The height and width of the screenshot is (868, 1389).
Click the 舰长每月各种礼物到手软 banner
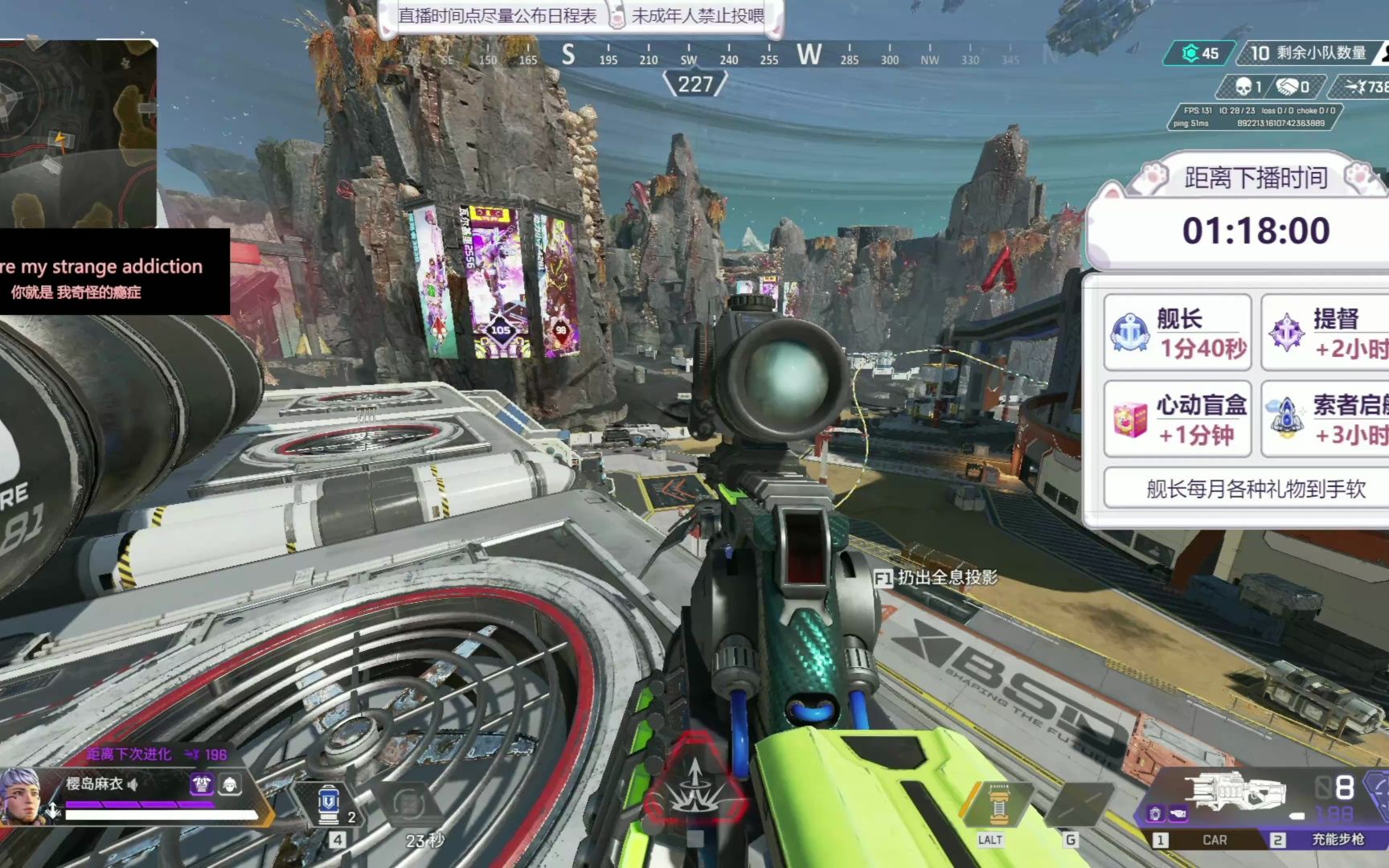[1254, 489]
